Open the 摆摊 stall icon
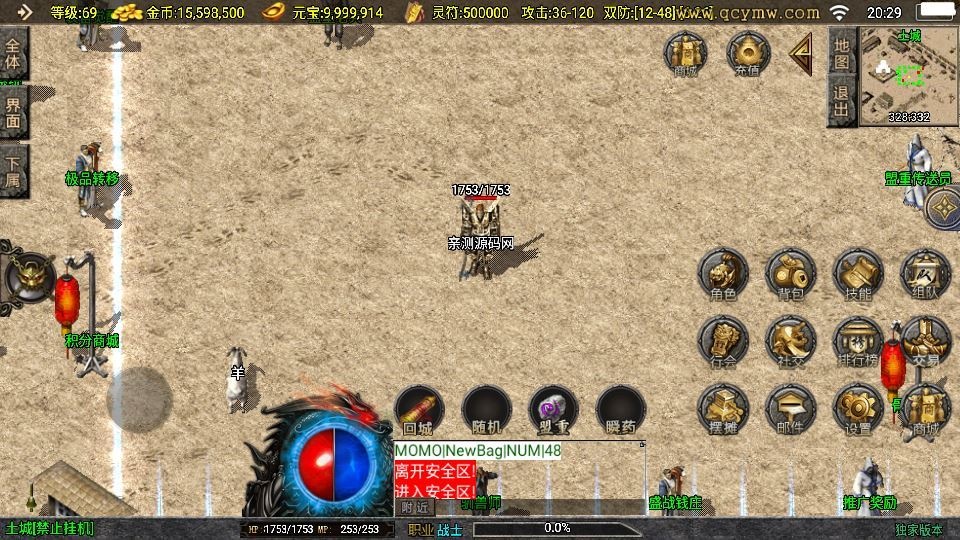Screen dimensions: 960x540 (x=723, y=409)
